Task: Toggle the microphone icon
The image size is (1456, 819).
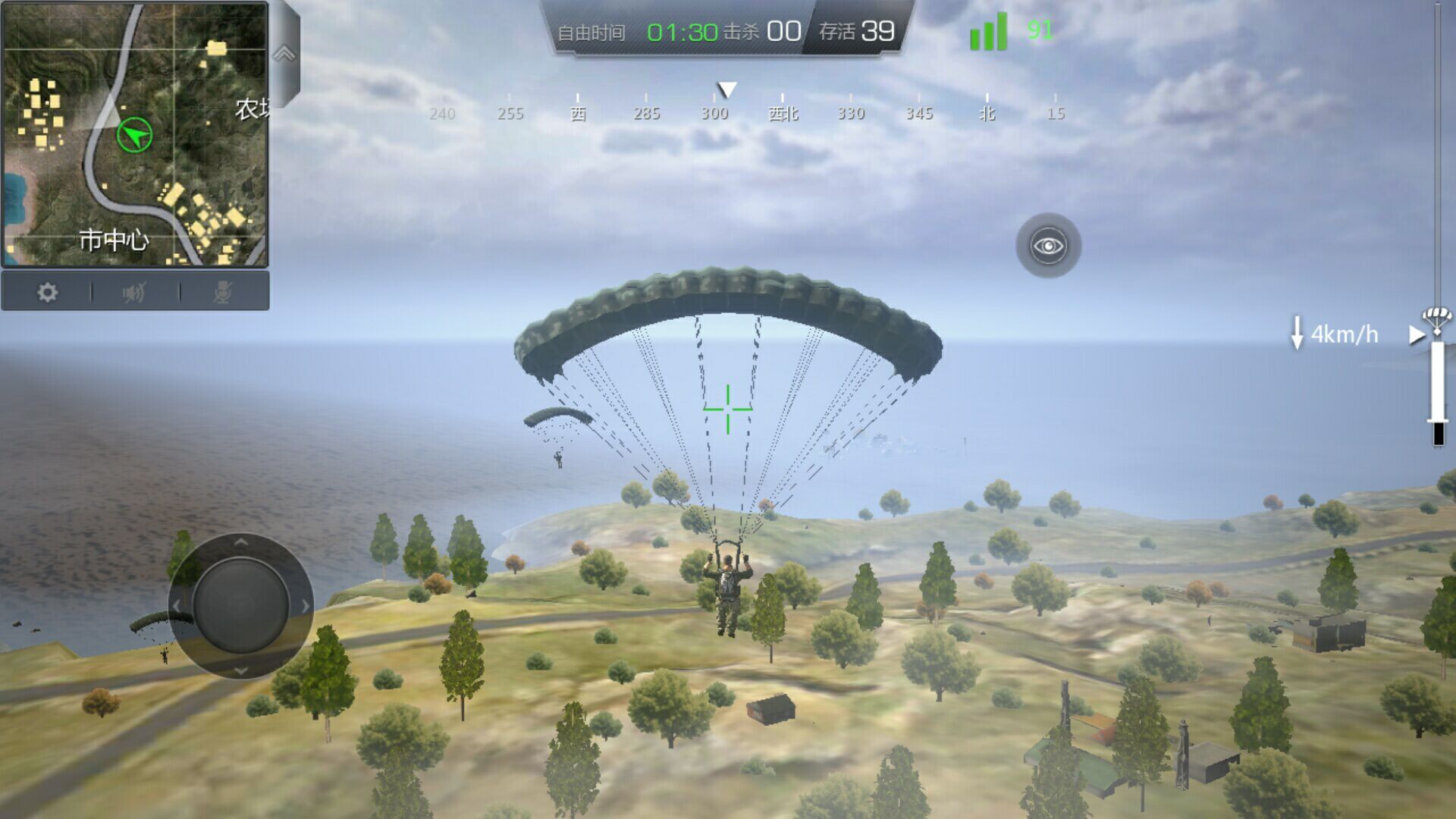Action: (223, 292)
